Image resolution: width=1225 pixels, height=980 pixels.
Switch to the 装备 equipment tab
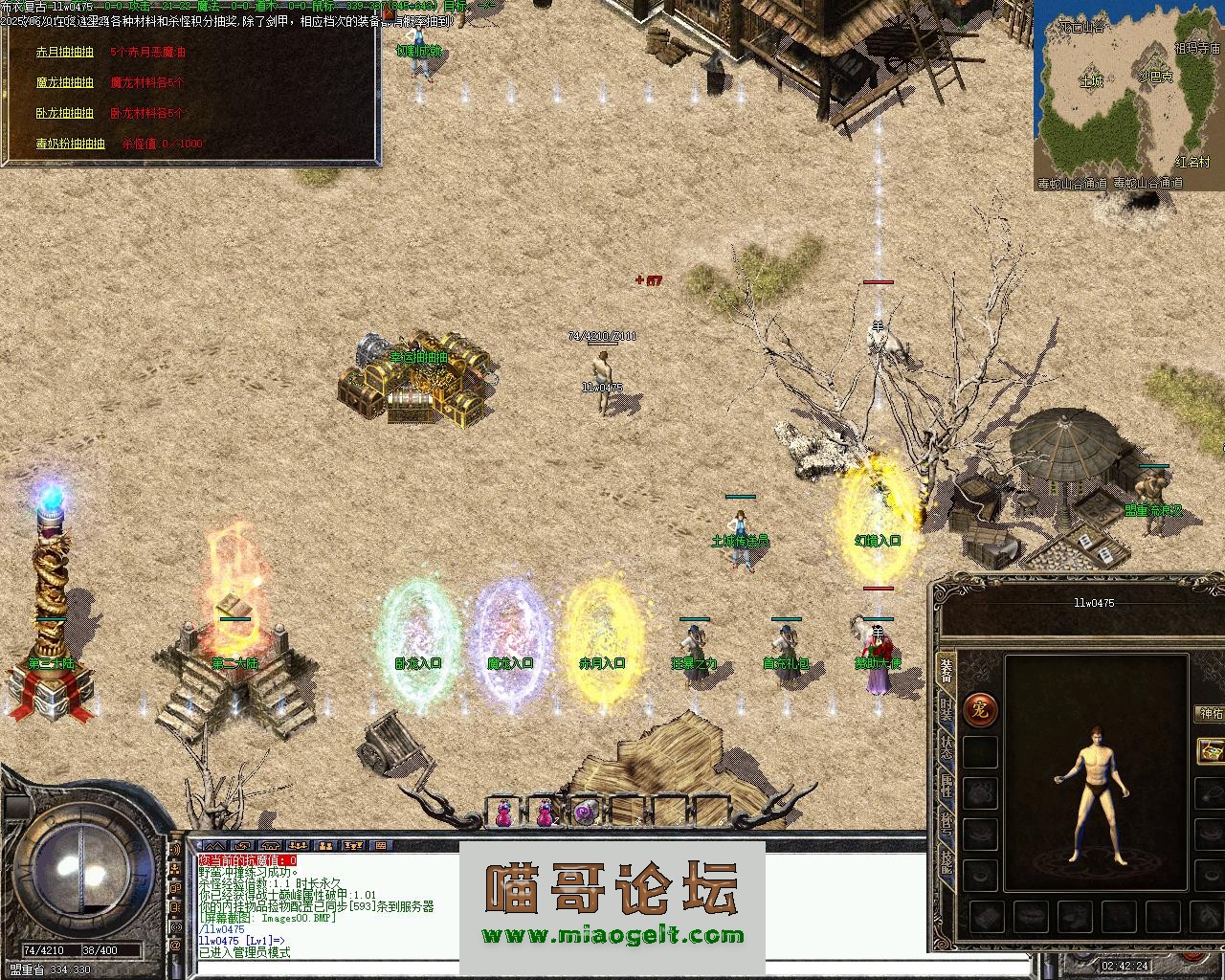point(946,670)
